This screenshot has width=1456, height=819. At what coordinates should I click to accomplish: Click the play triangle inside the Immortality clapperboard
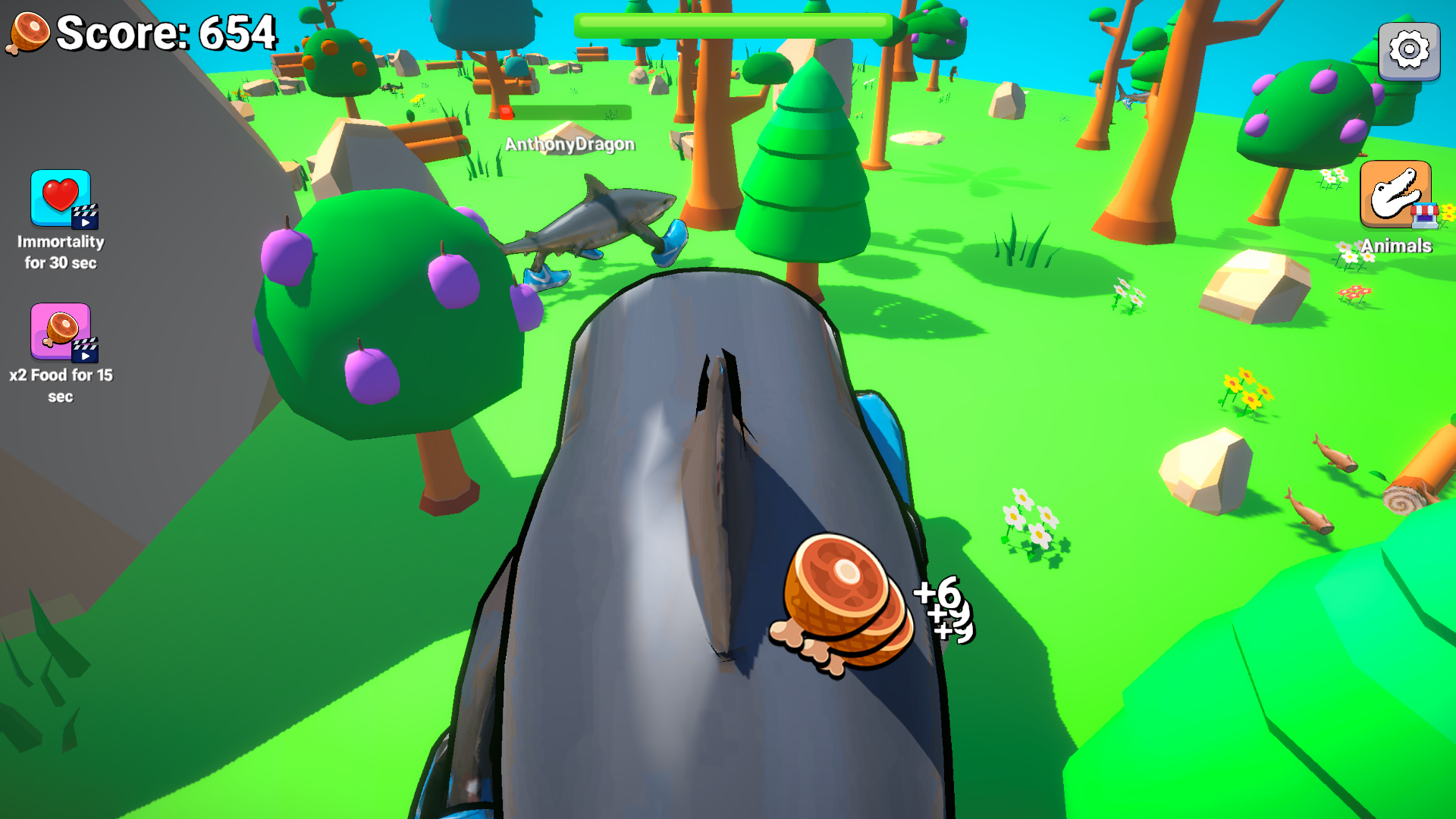(87, 223)
